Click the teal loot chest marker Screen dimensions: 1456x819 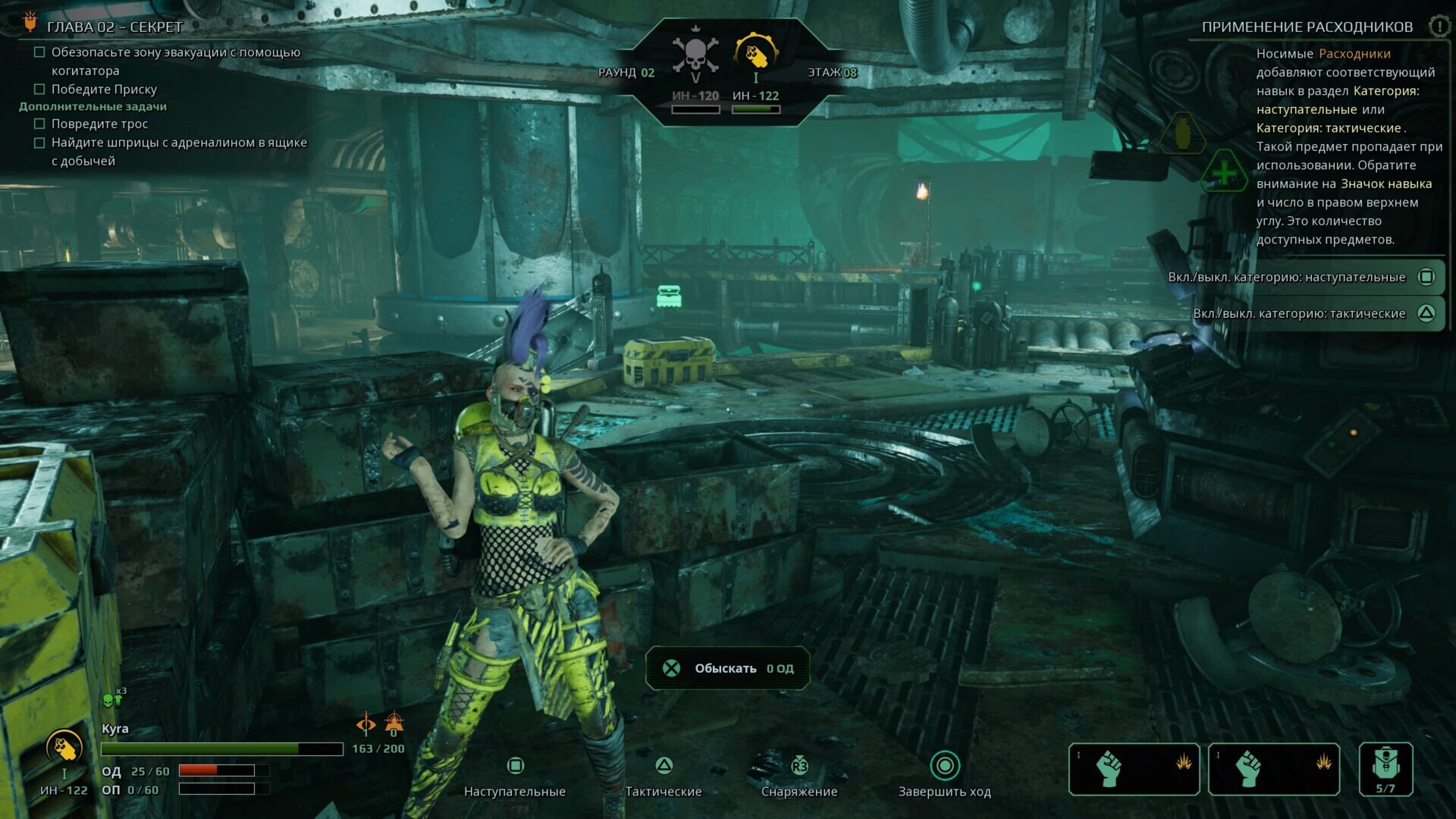point(669,296)
